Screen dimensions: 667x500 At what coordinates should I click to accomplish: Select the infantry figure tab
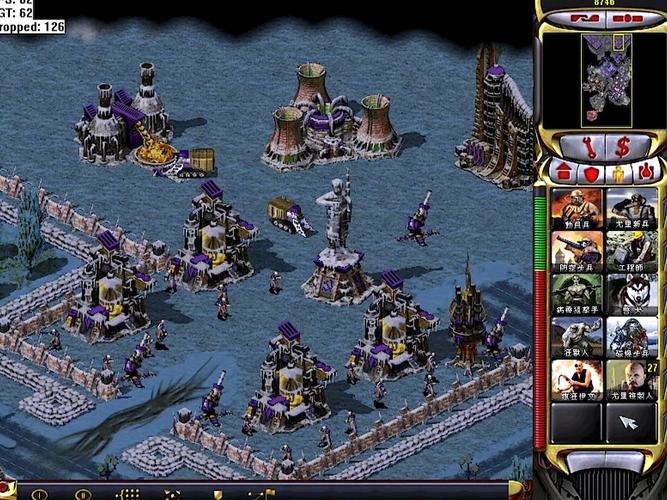coord(618,172)
